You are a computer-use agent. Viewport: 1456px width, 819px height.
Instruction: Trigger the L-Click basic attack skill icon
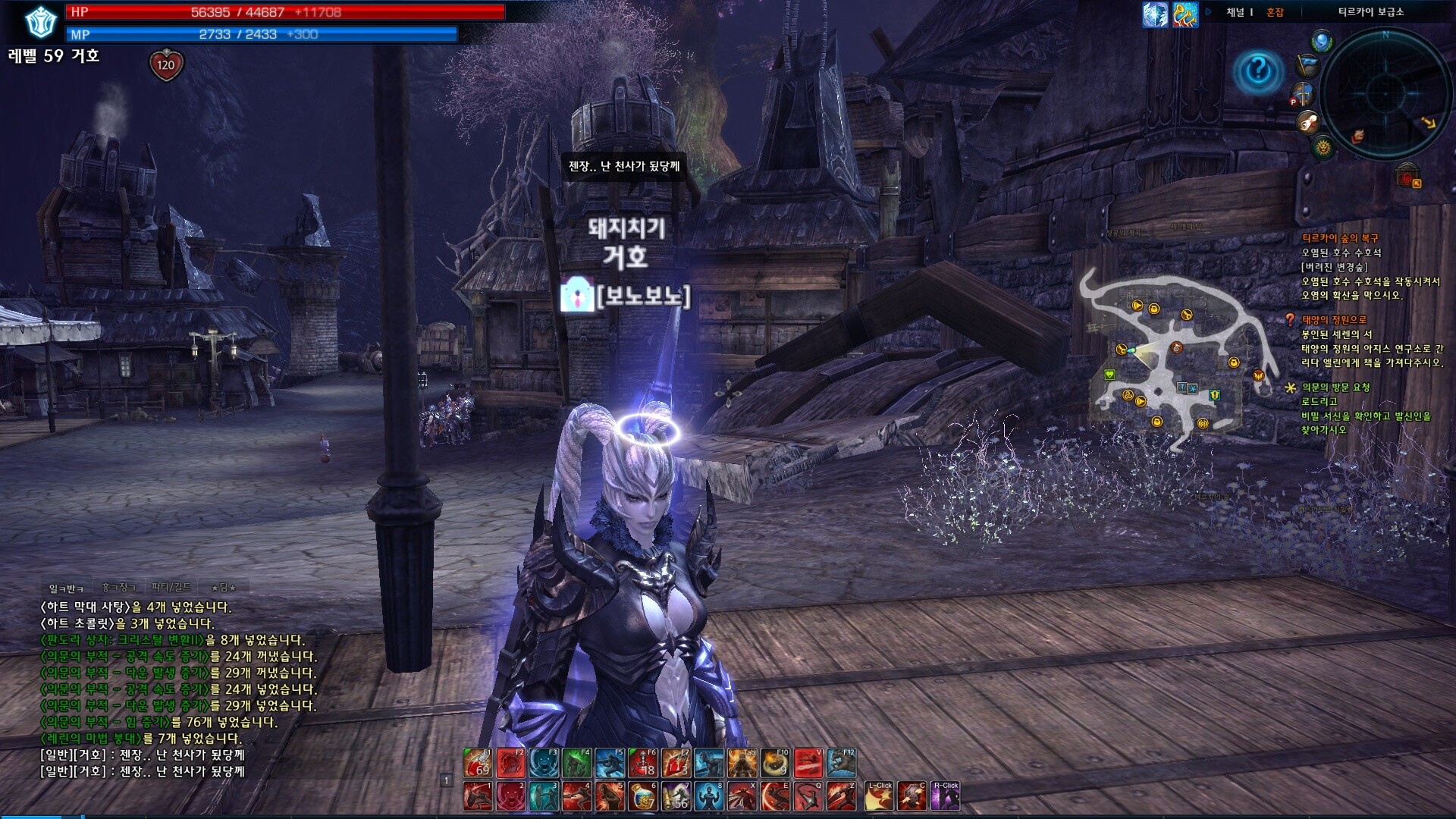click(x=879, y=796)
